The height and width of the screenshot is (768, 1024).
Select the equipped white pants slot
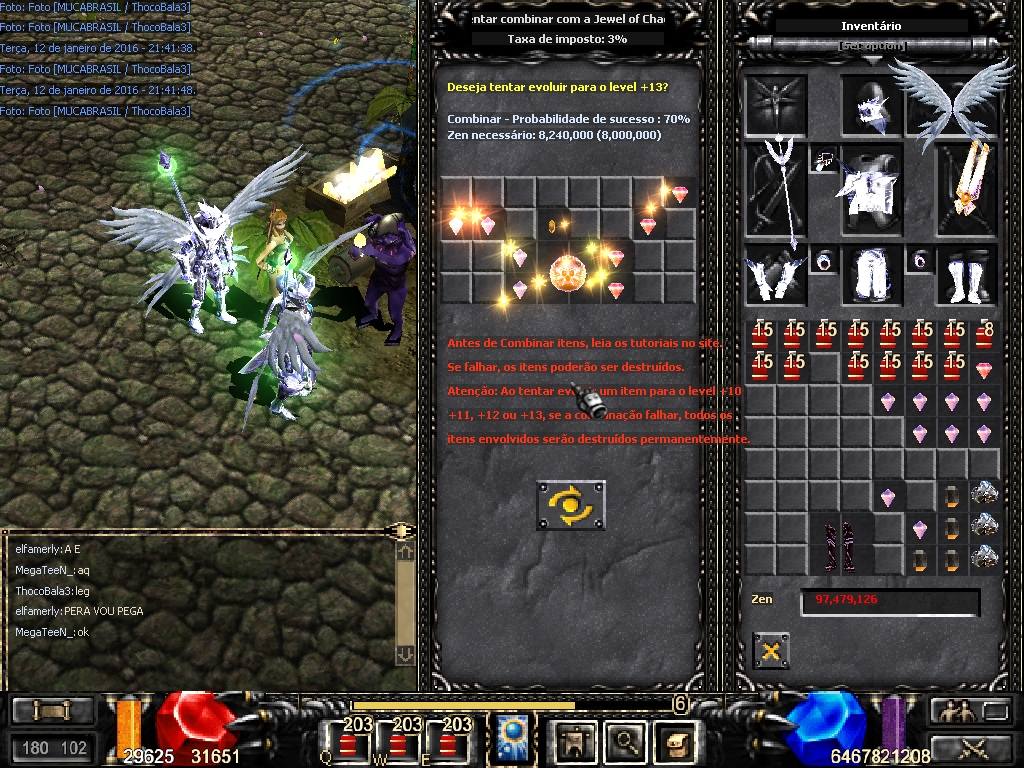(868, 274)
